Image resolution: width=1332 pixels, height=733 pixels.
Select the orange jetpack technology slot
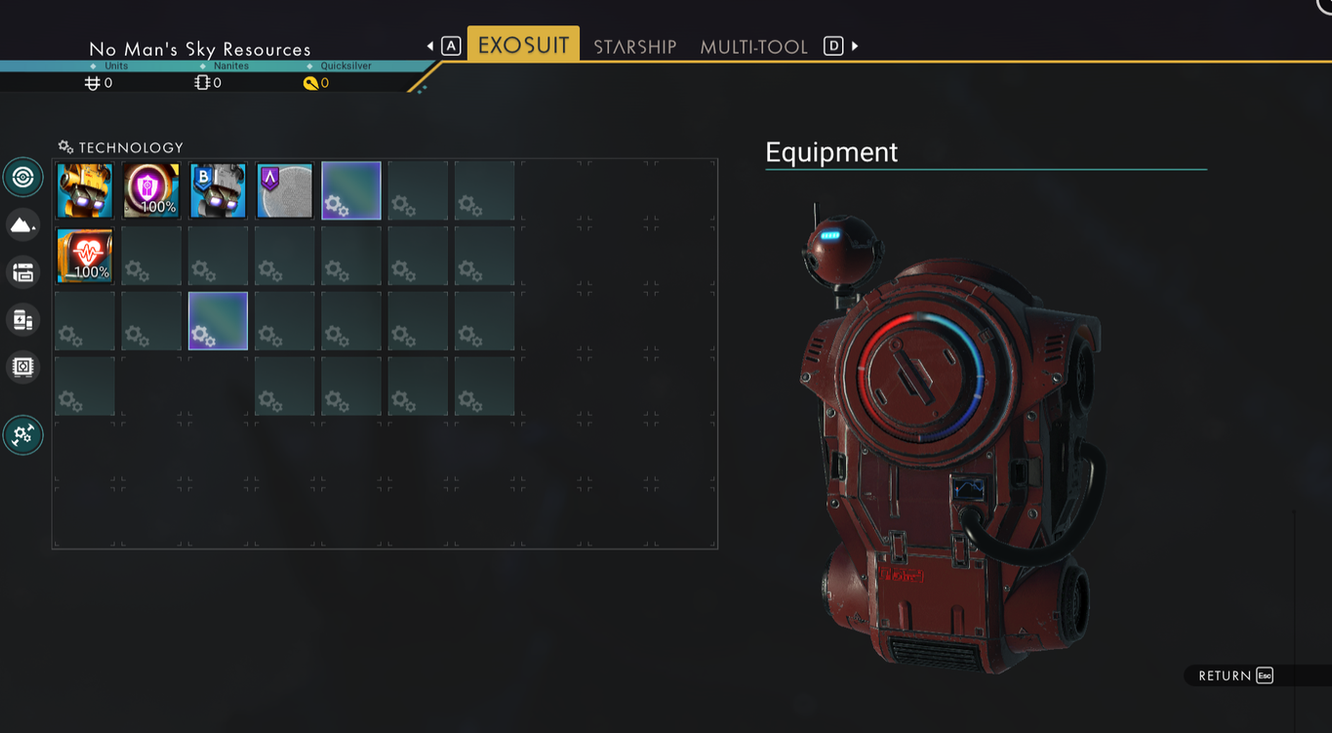(x=85, y=190)
